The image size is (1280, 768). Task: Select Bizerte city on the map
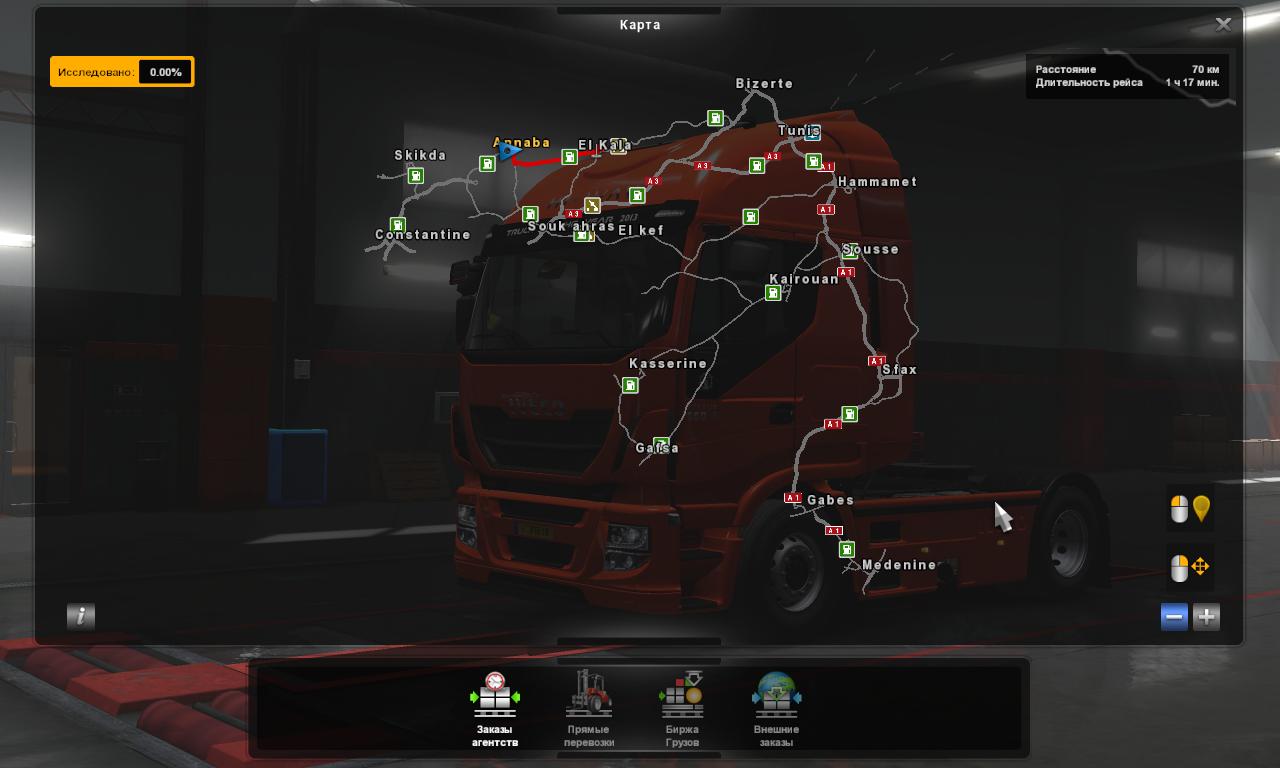764,84
